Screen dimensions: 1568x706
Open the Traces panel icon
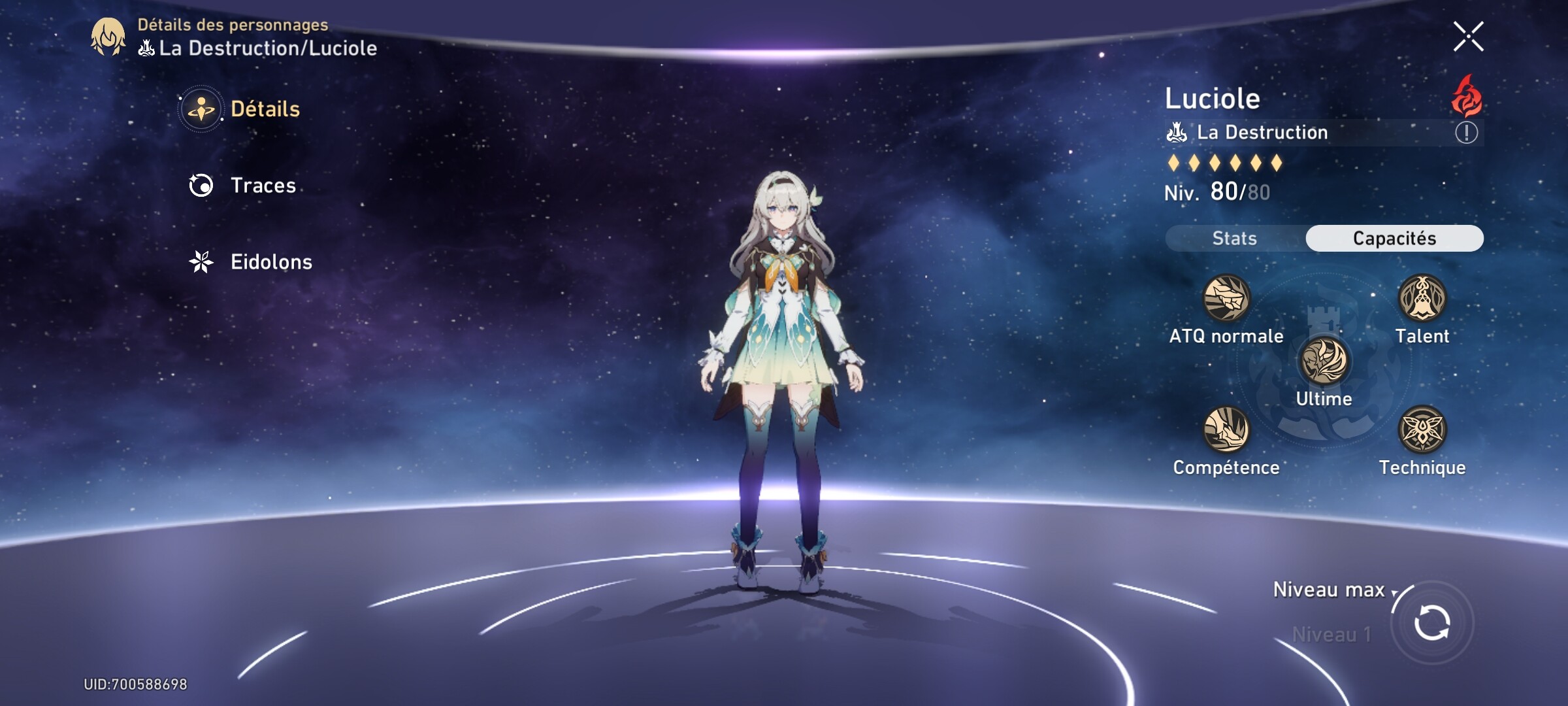[203, 185]
